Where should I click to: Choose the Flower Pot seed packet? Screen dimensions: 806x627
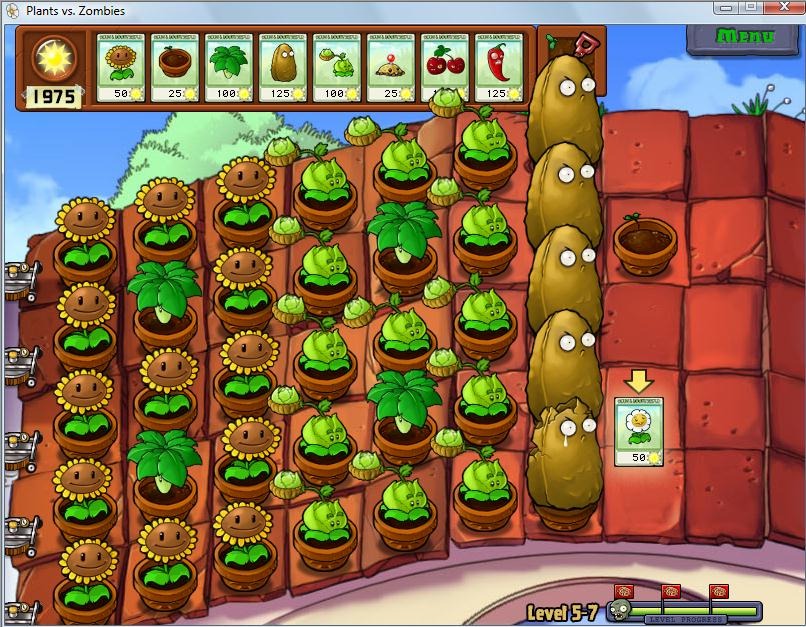pos(176,67)
